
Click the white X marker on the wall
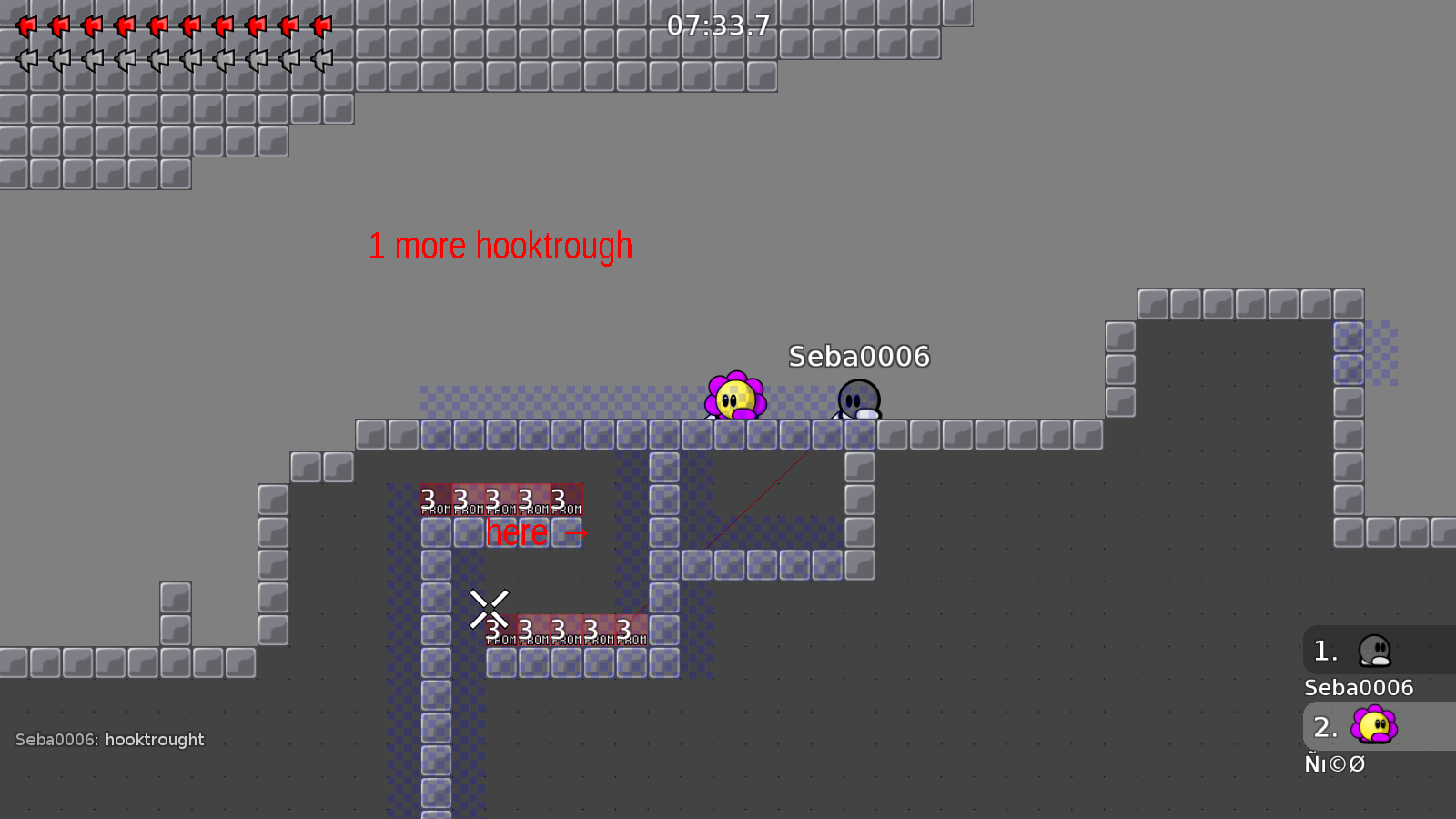tap(490, 608)
